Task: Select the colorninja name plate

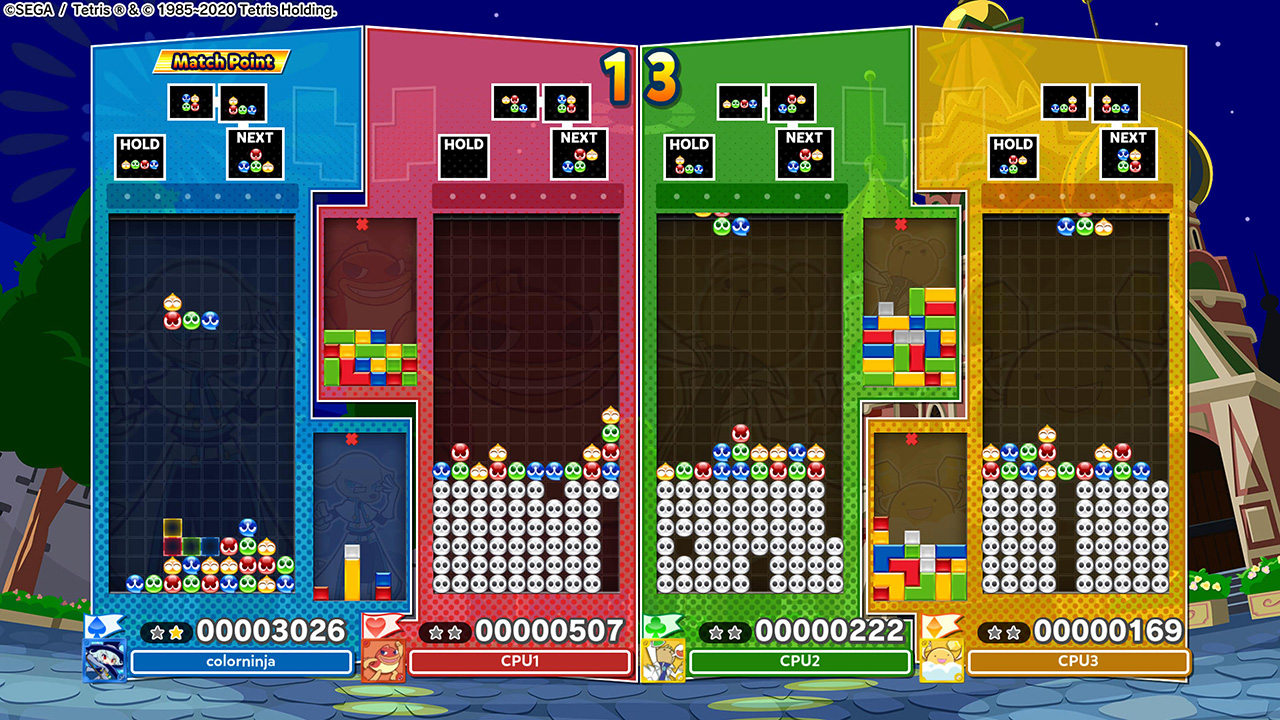Action: coord(244,662)
